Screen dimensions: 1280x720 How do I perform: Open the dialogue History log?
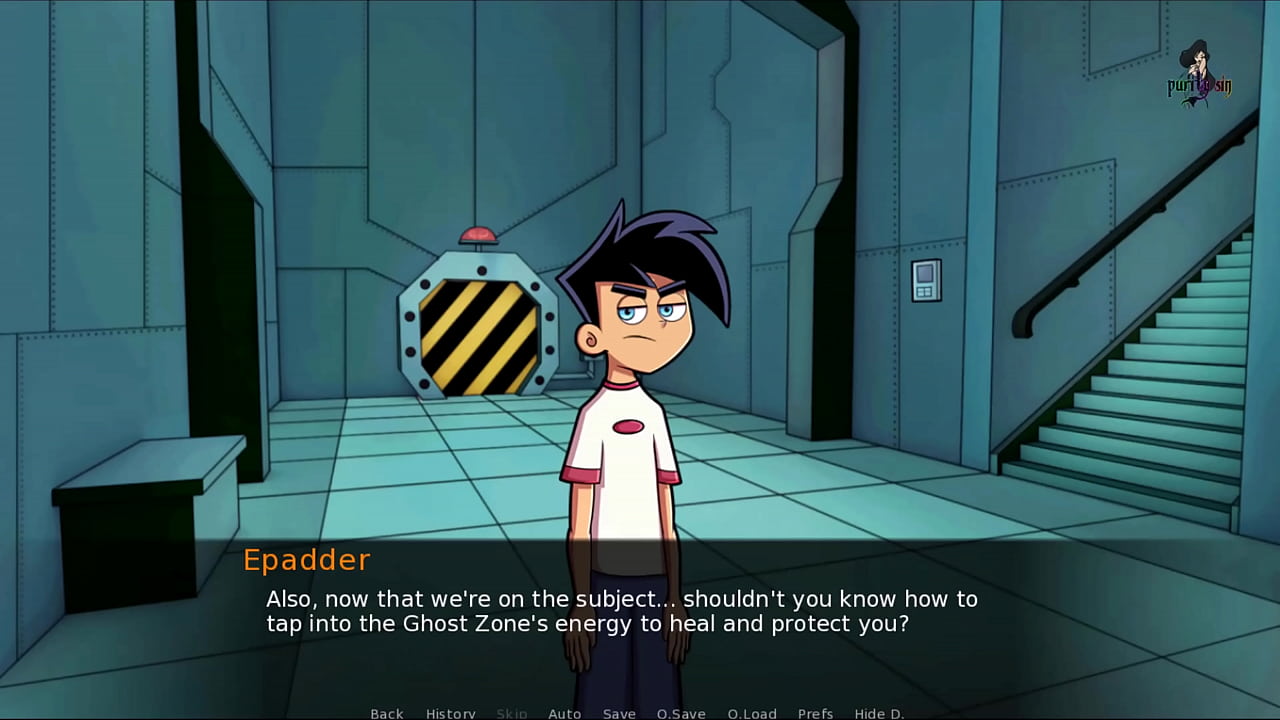point(451,713)
